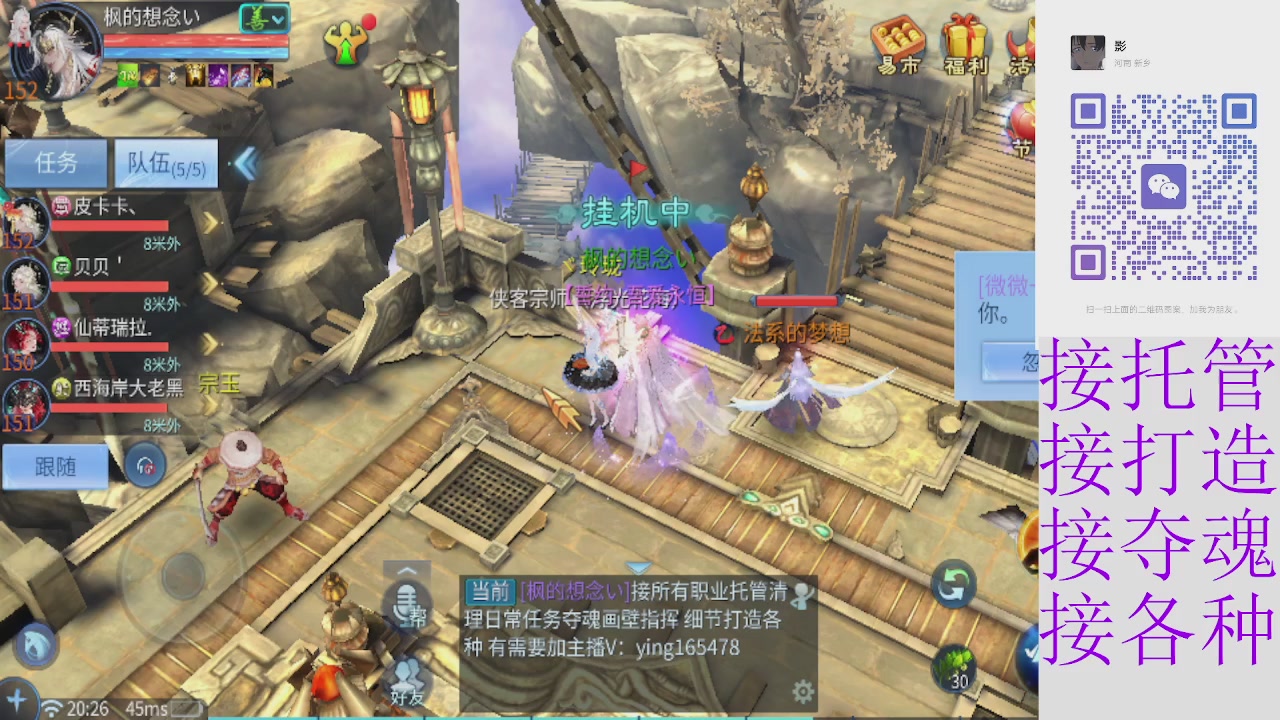Viewport: 1280px width, 720px height.
Task: Open the 活动 events horn icon
Action: (1022, 45)
